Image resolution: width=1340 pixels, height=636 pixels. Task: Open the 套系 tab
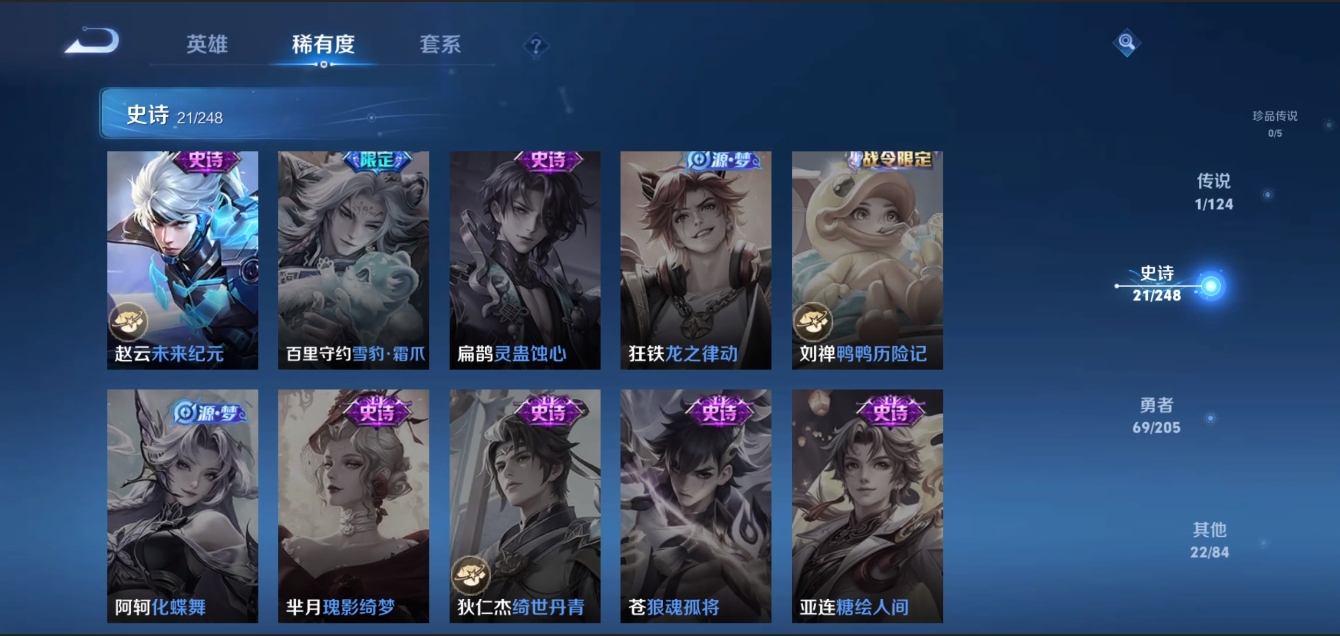[x=440, y=45]
